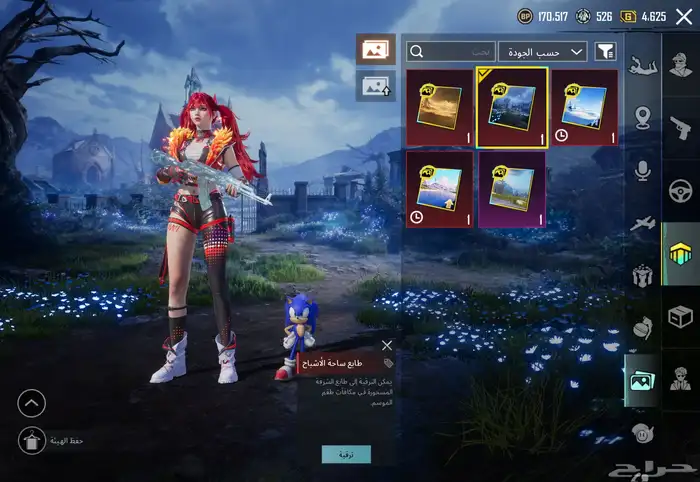Switch to the microphone voice sub-category
Viewport: 700px width, 482px height.
click(x=643, y=170)
